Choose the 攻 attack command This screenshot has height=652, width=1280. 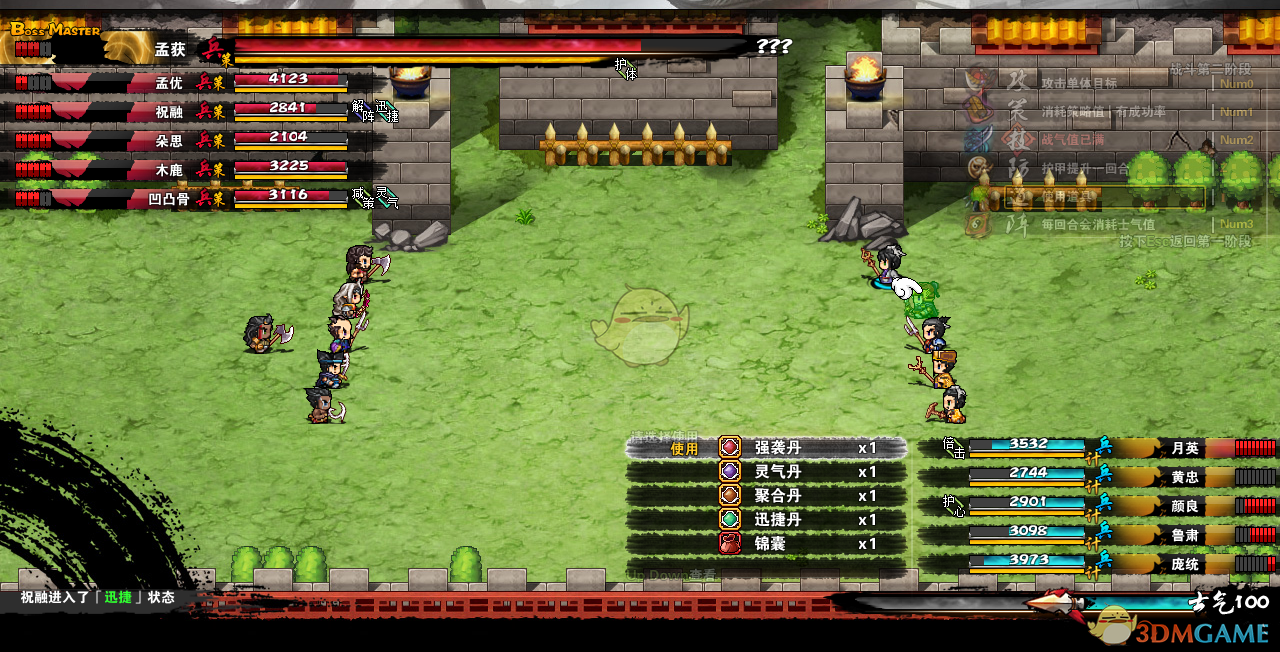1019,83
